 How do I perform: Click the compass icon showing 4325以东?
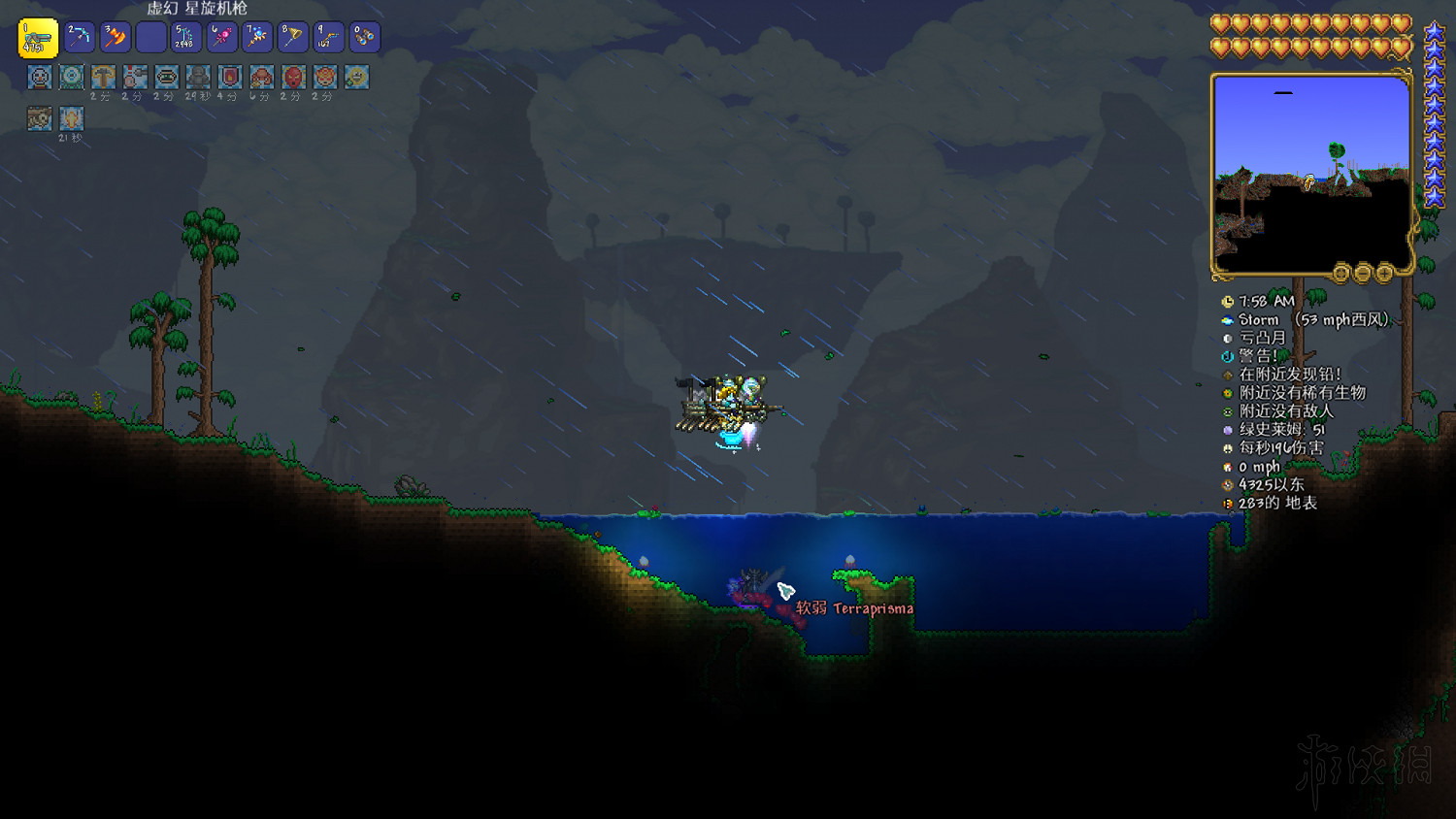click(x=1227, y=482)
